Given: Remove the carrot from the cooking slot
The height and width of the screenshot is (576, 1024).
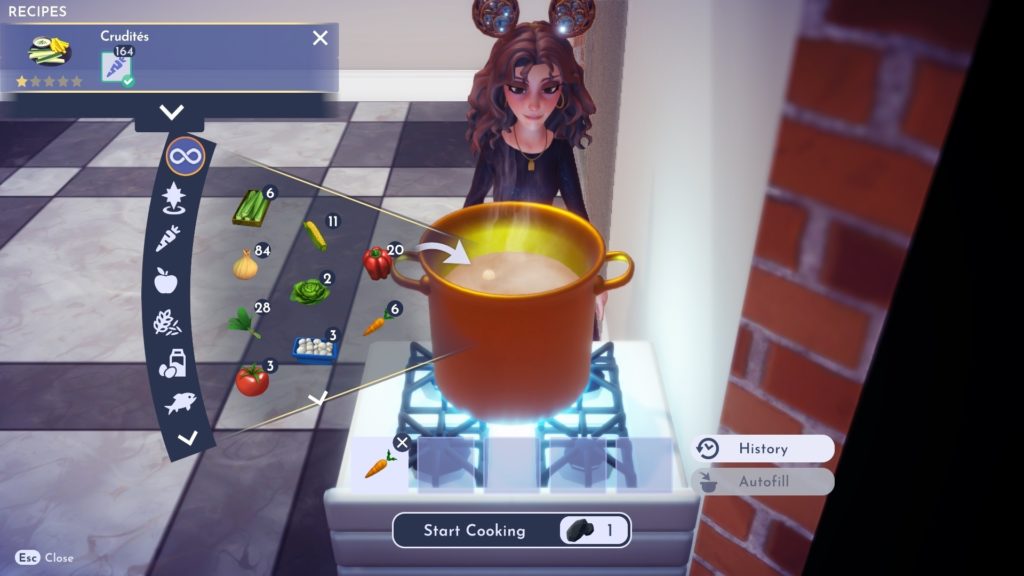Looking at the screenshot, I should pyautogui.click(x=401, y=443).
